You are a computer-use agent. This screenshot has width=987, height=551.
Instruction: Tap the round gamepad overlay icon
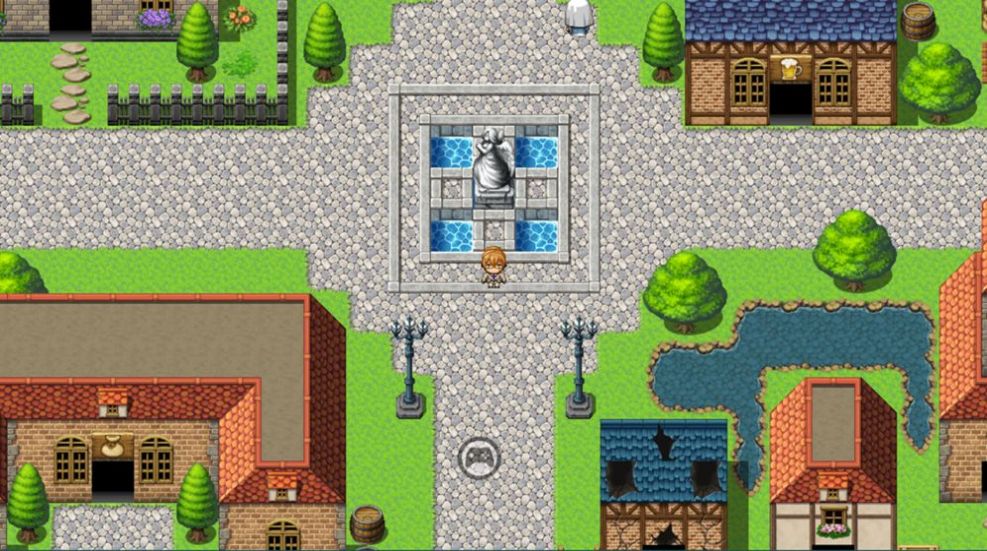[478, 457]
